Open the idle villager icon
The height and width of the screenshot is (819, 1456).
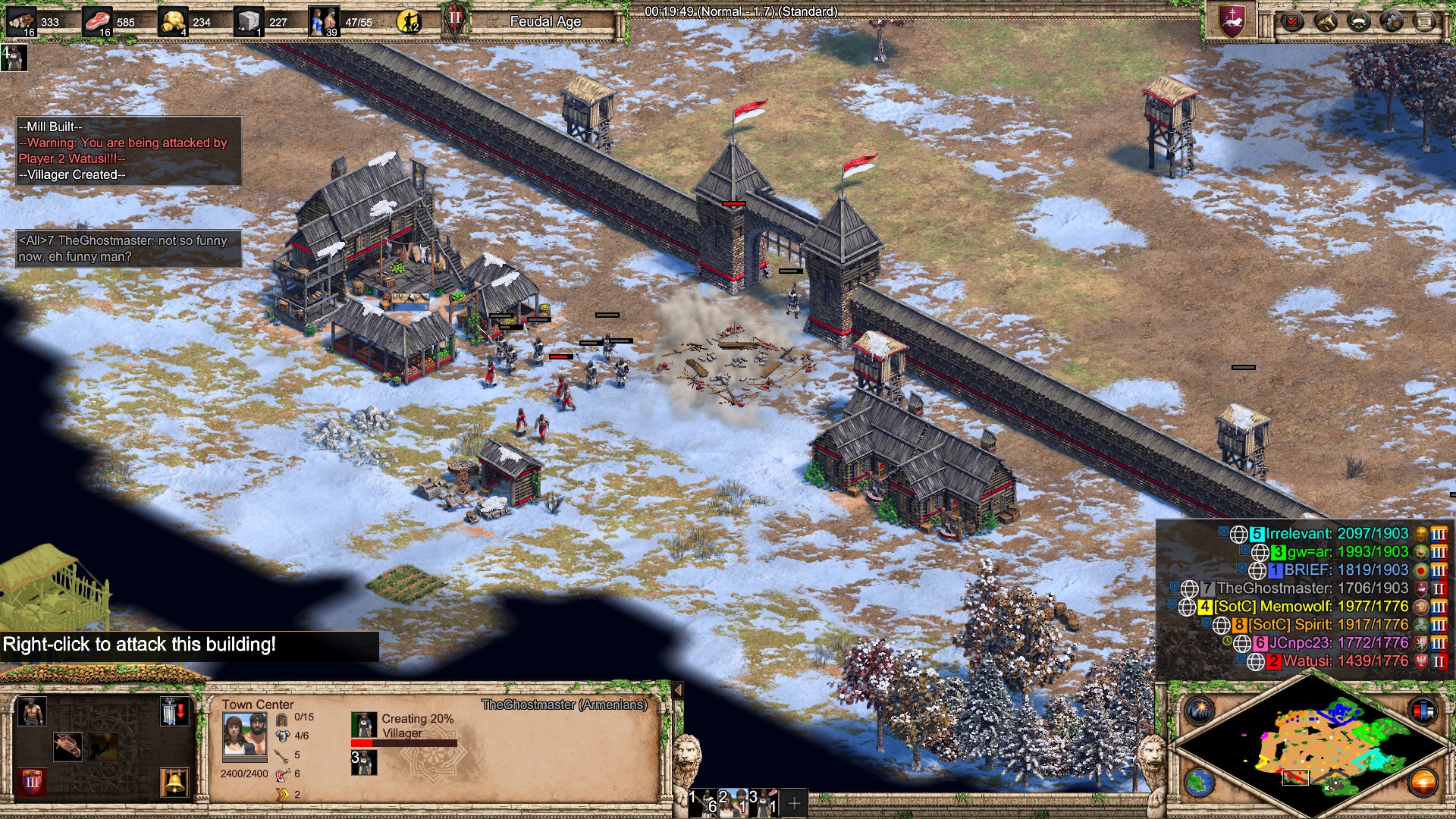coord(14,58)
